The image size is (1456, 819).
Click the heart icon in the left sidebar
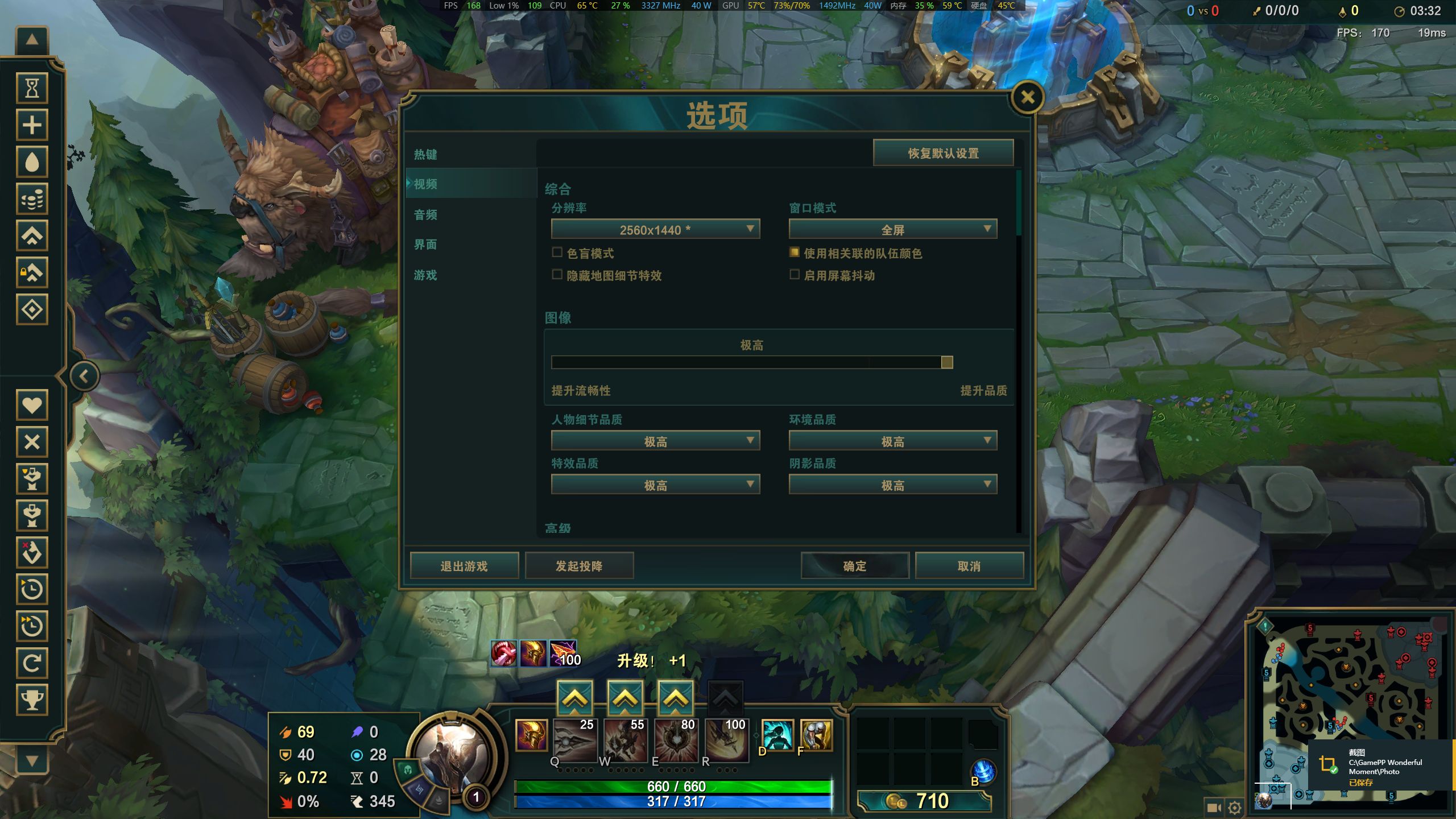point(32,405)
